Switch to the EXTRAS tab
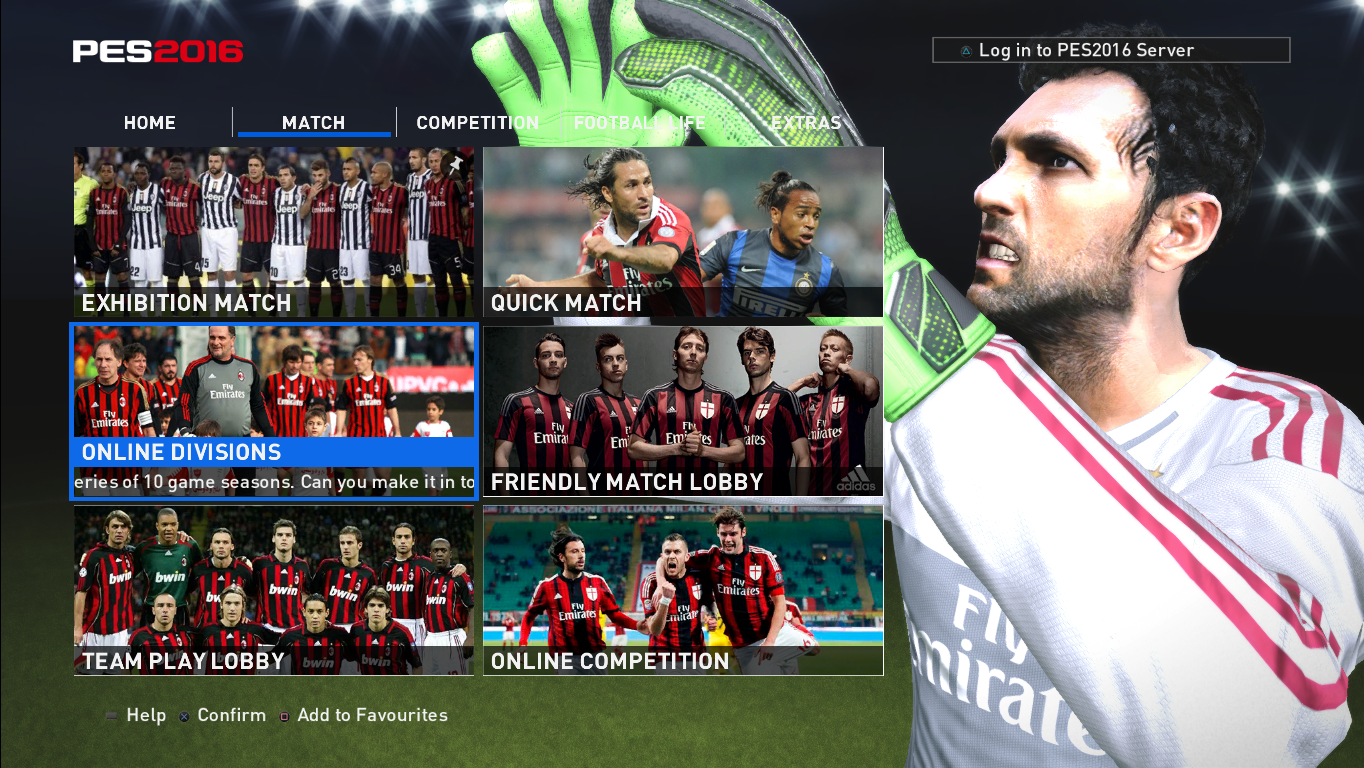This screenshot has height=768, width=1364. [x=806, y=122]
